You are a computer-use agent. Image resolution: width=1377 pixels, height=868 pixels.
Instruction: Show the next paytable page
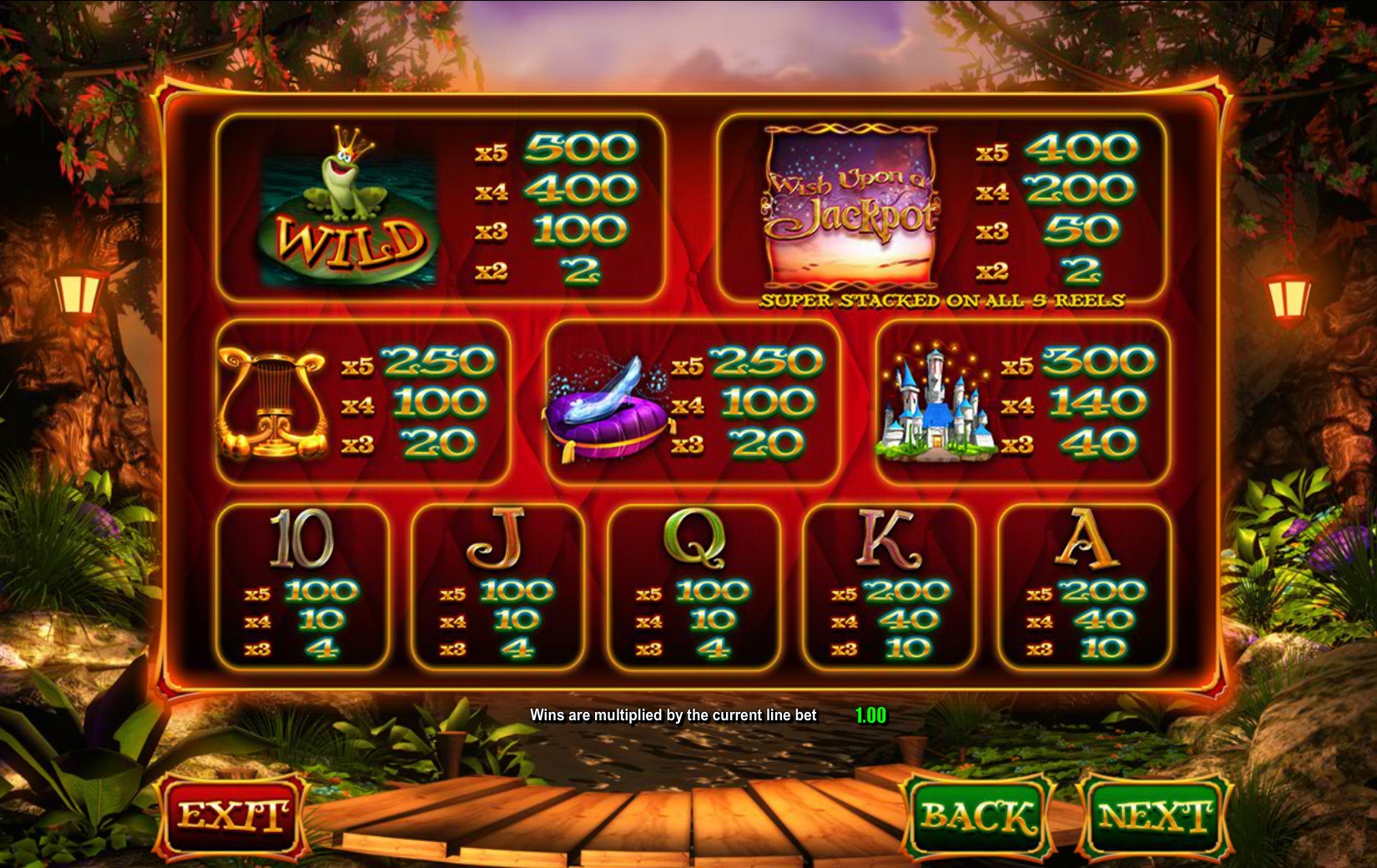1154,815
